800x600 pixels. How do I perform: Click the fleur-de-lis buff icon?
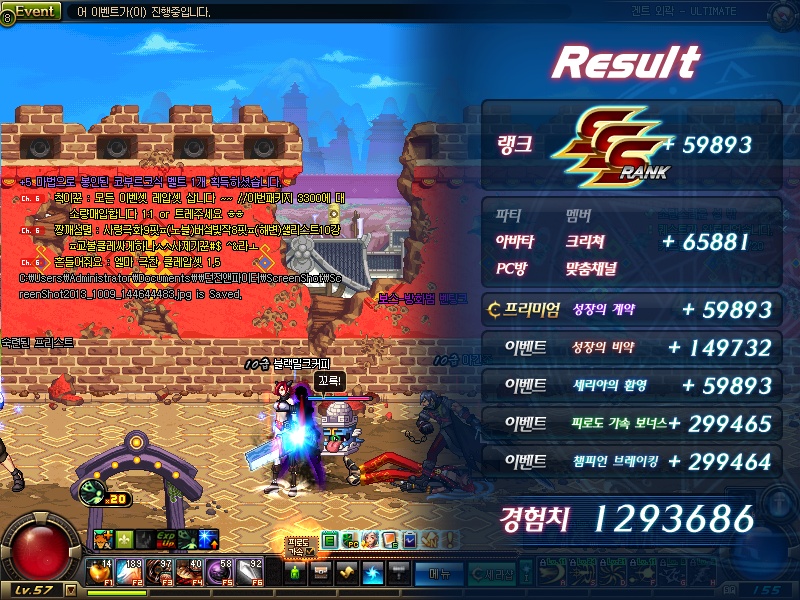click(x=124, y=540)
